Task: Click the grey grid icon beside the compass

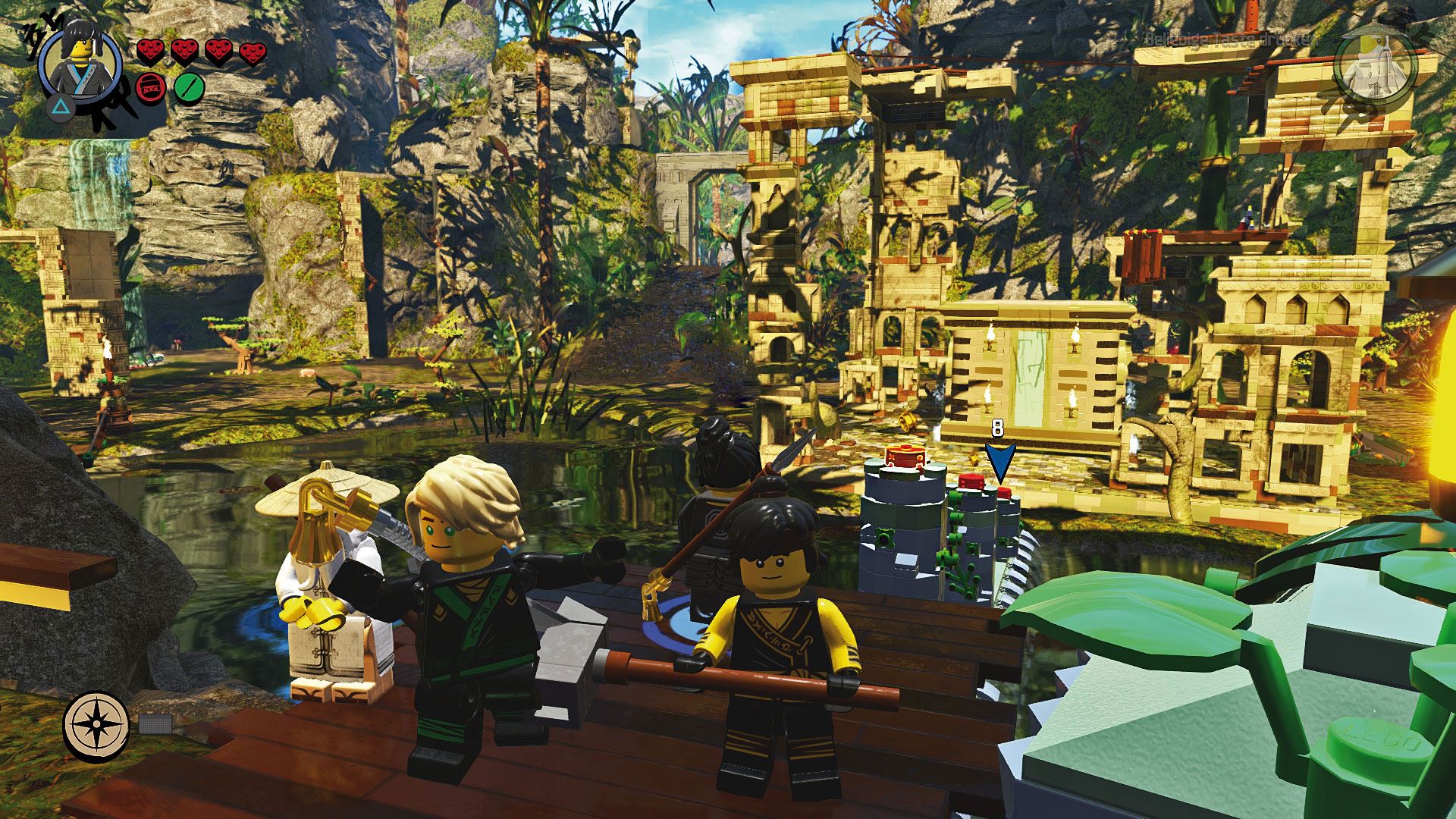Action: [152, 723]
